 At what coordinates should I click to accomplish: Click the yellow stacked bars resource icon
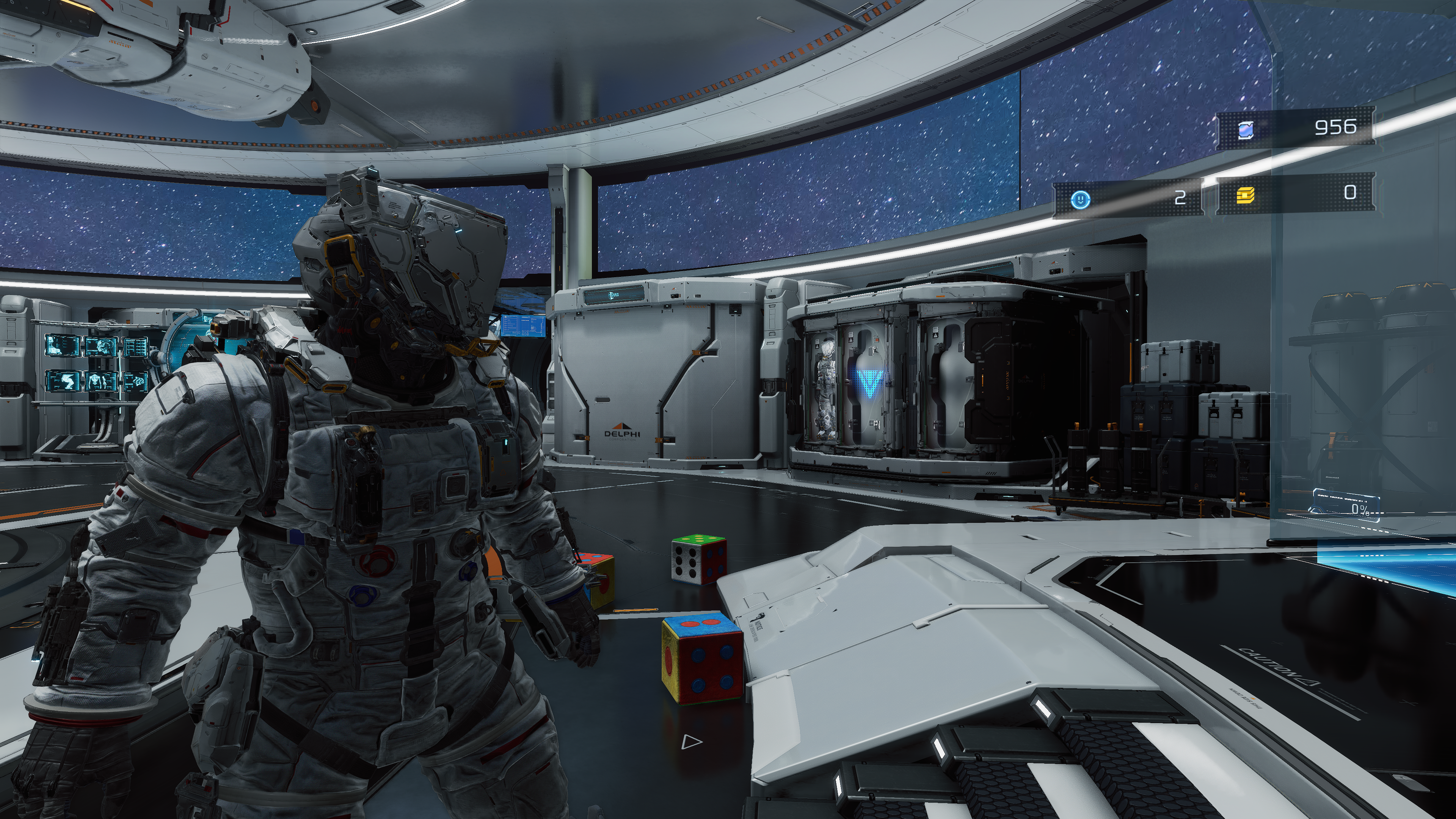[x=1246, y=196]
